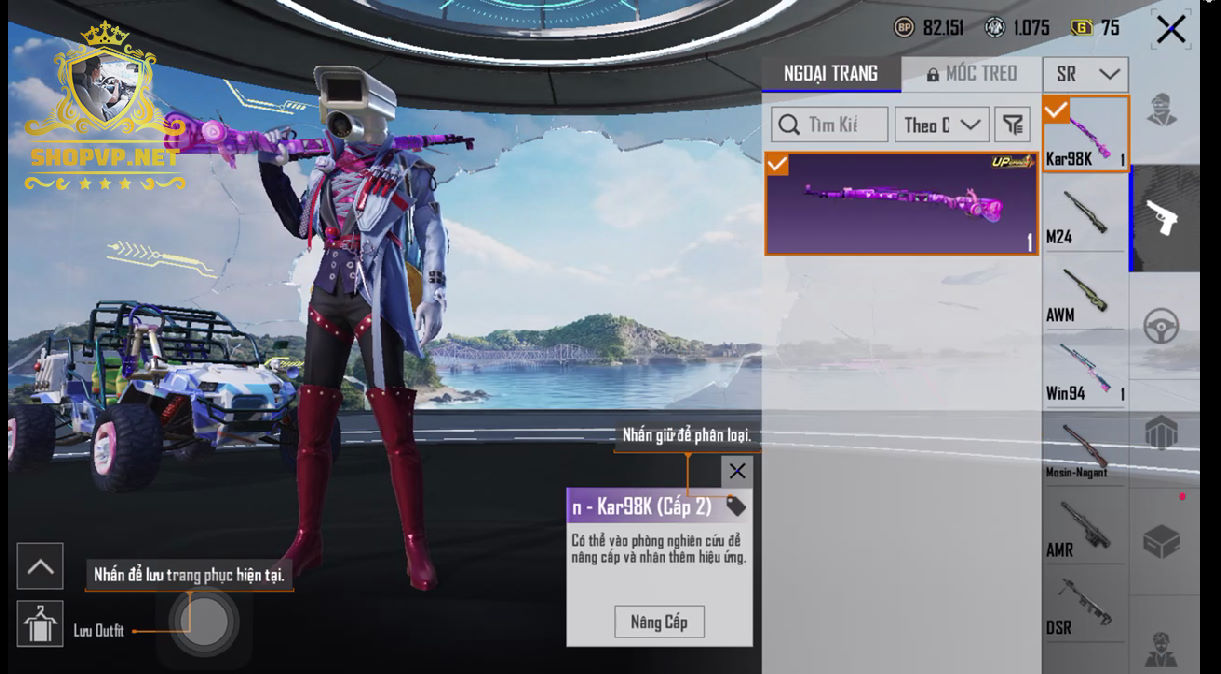Select AWM from the weapon list
This screenshot has width=1221, height=674.
tap(1085, 293)
